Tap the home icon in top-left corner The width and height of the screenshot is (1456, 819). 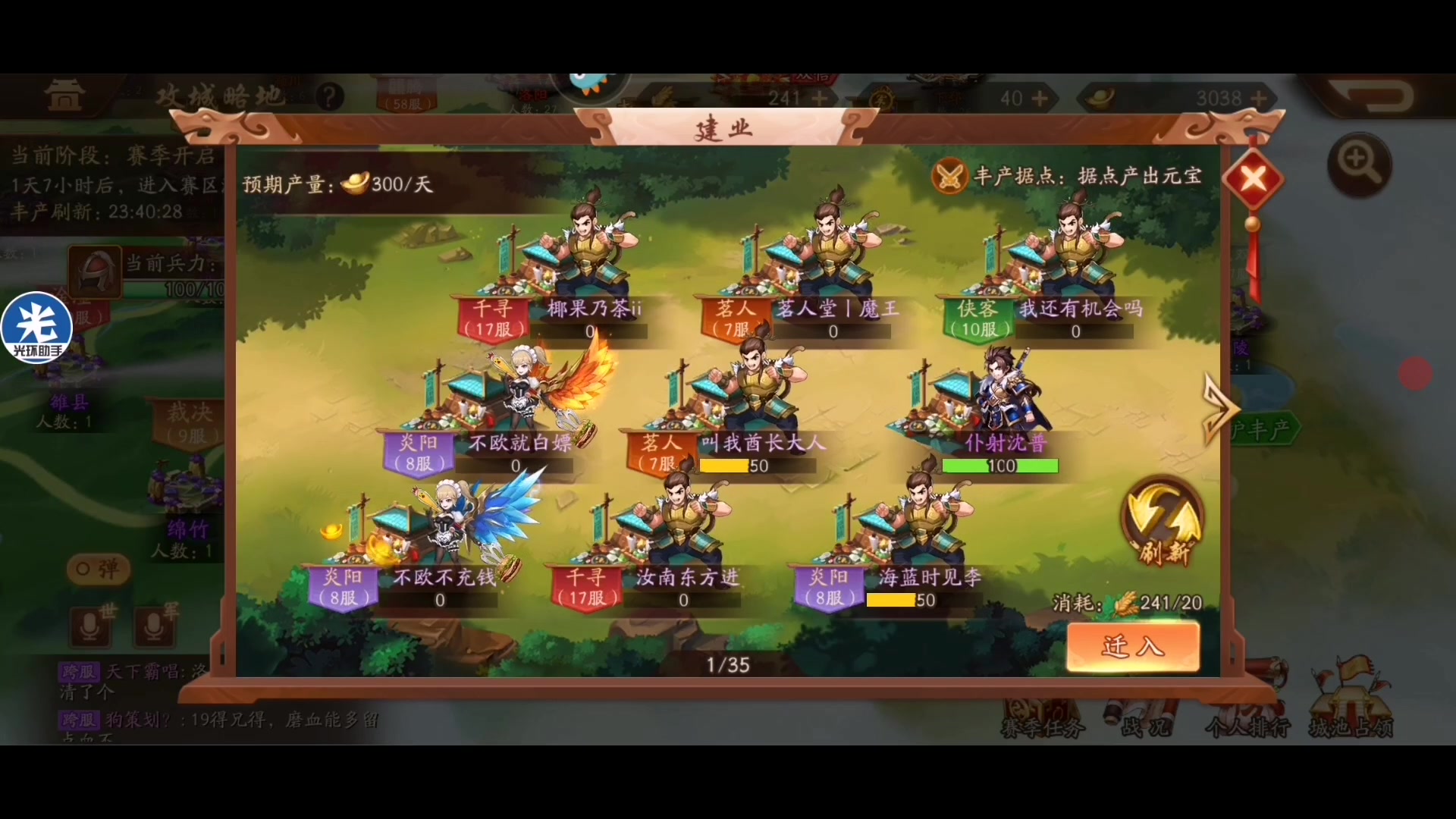[x=64, y=95]
